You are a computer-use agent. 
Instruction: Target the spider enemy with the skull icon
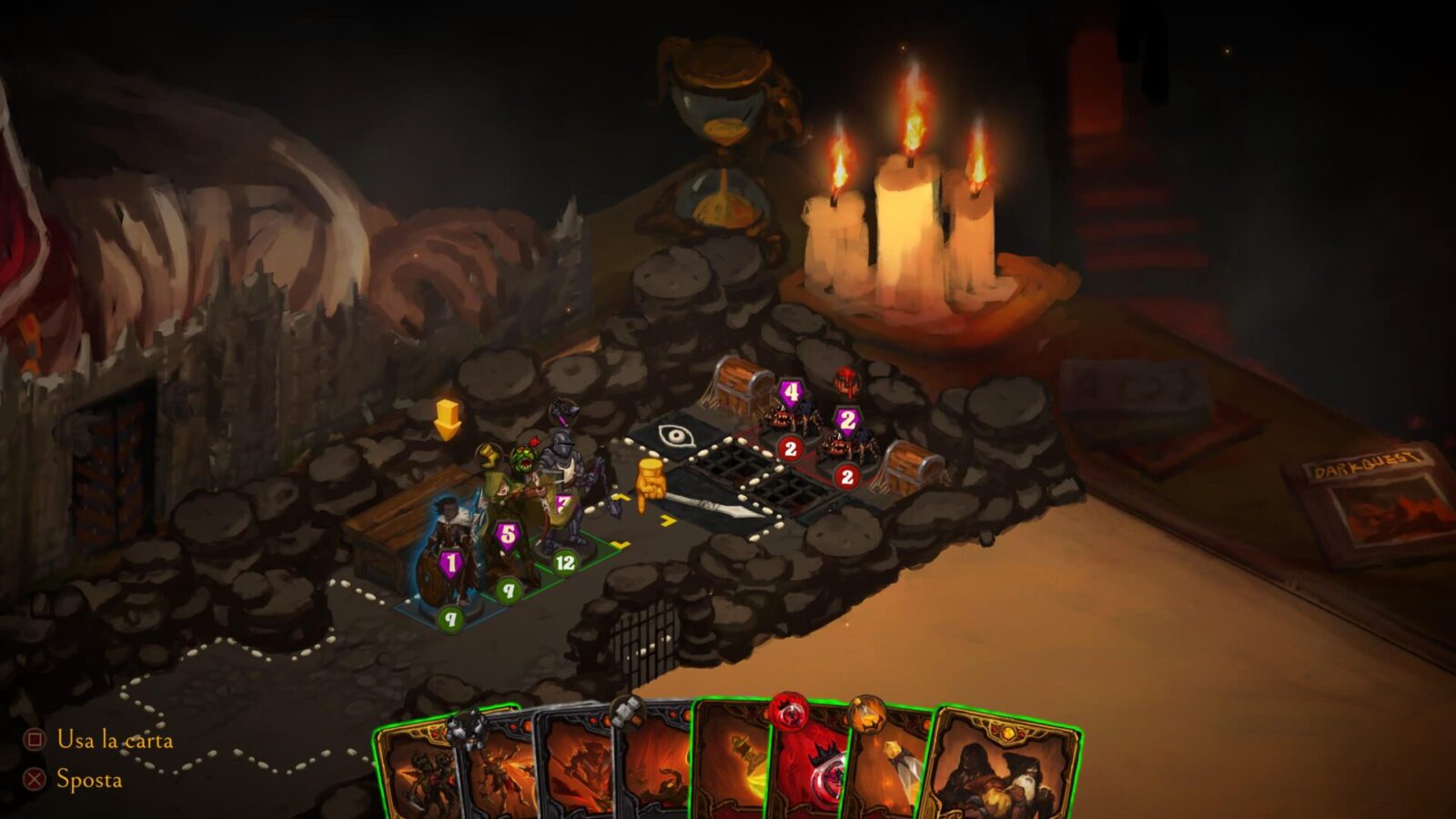pos(844,441)
